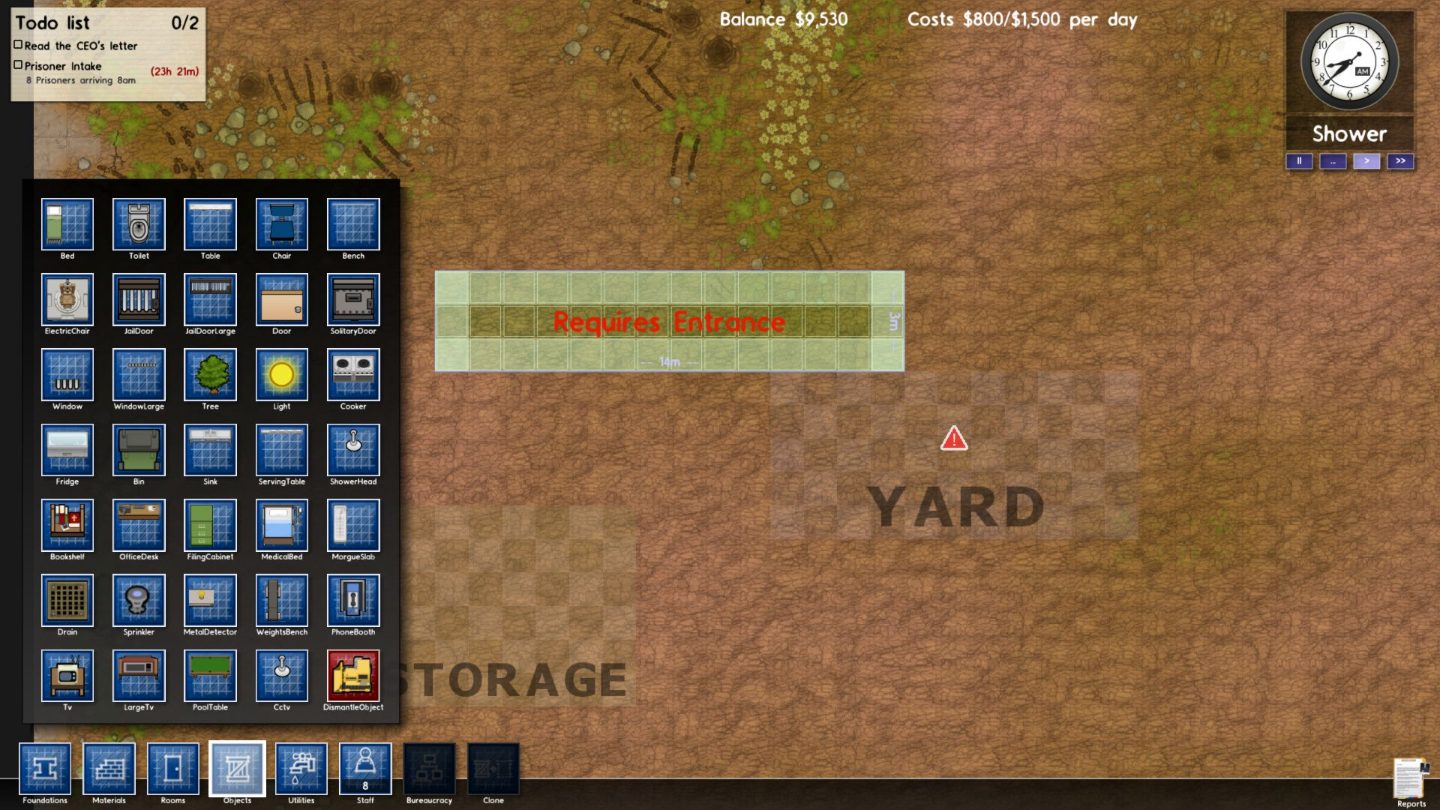This screenshot has height=810, width=1440.
Task: Pause the game clock
Action: (x=1299, y=161)
